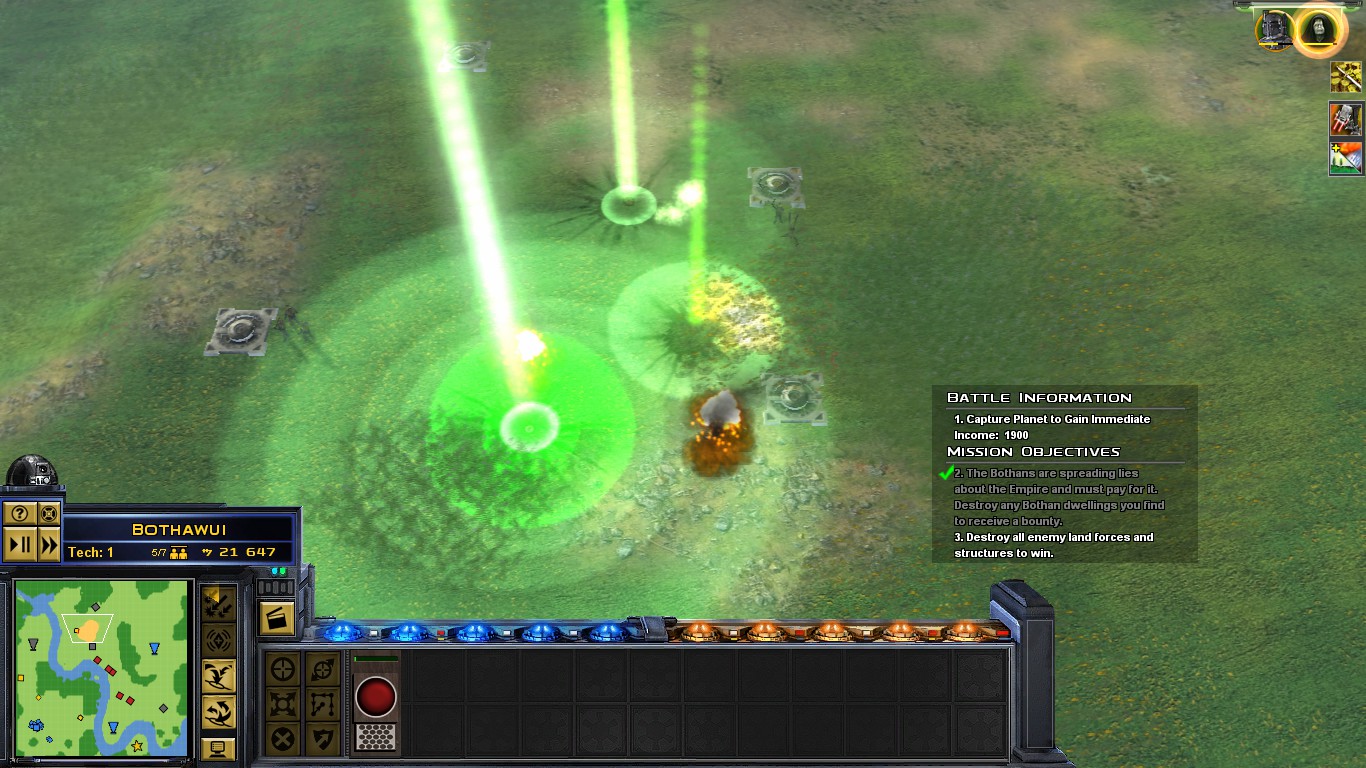This screenshot has width=1366, height=768.
Task: Toggle the cinematic clapperboard camera button
Action: click(277, 618)
